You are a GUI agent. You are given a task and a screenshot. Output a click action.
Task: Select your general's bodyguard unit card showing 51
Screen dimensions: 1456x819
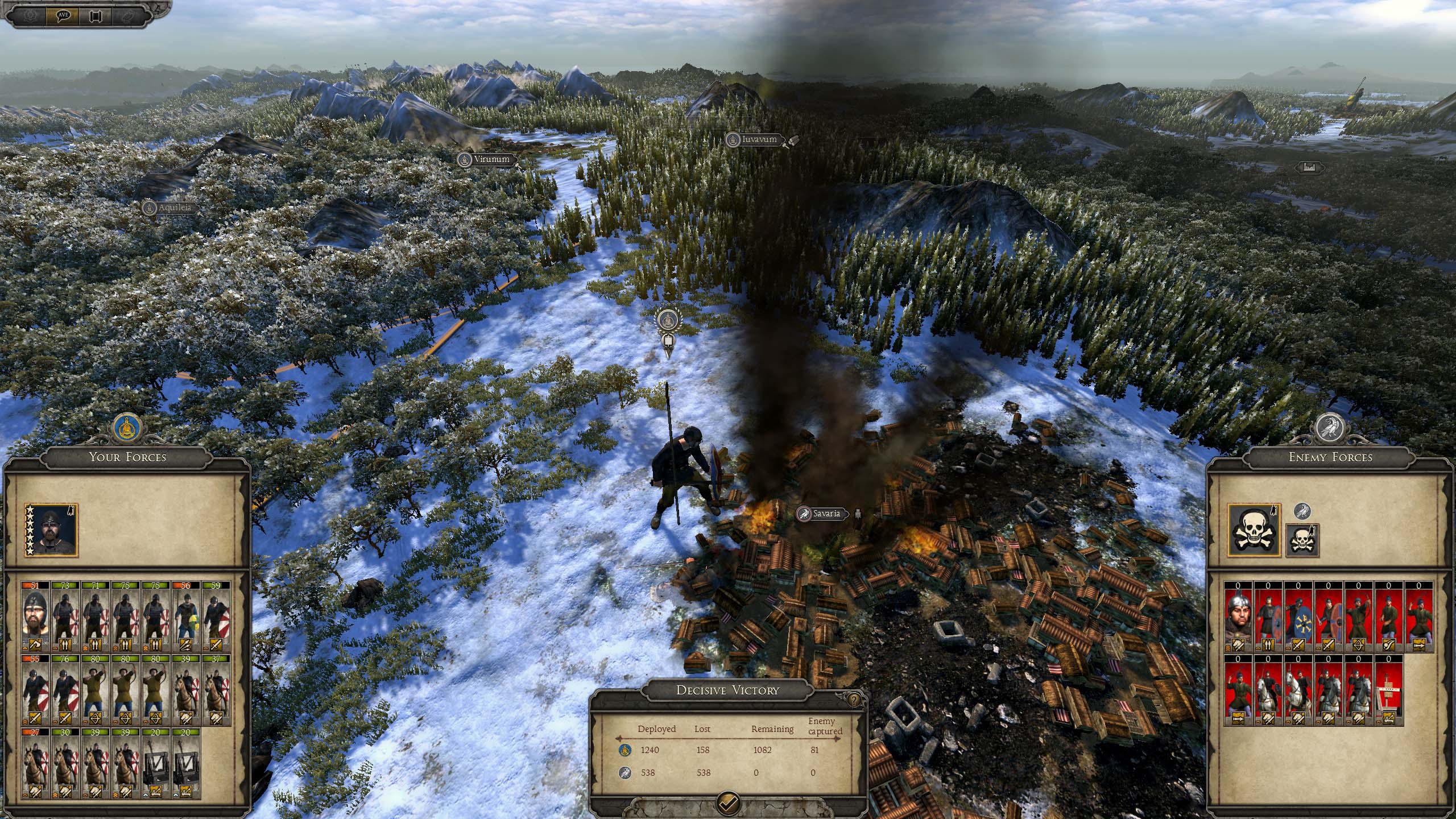pyautogui.click(x=35, y=617)
